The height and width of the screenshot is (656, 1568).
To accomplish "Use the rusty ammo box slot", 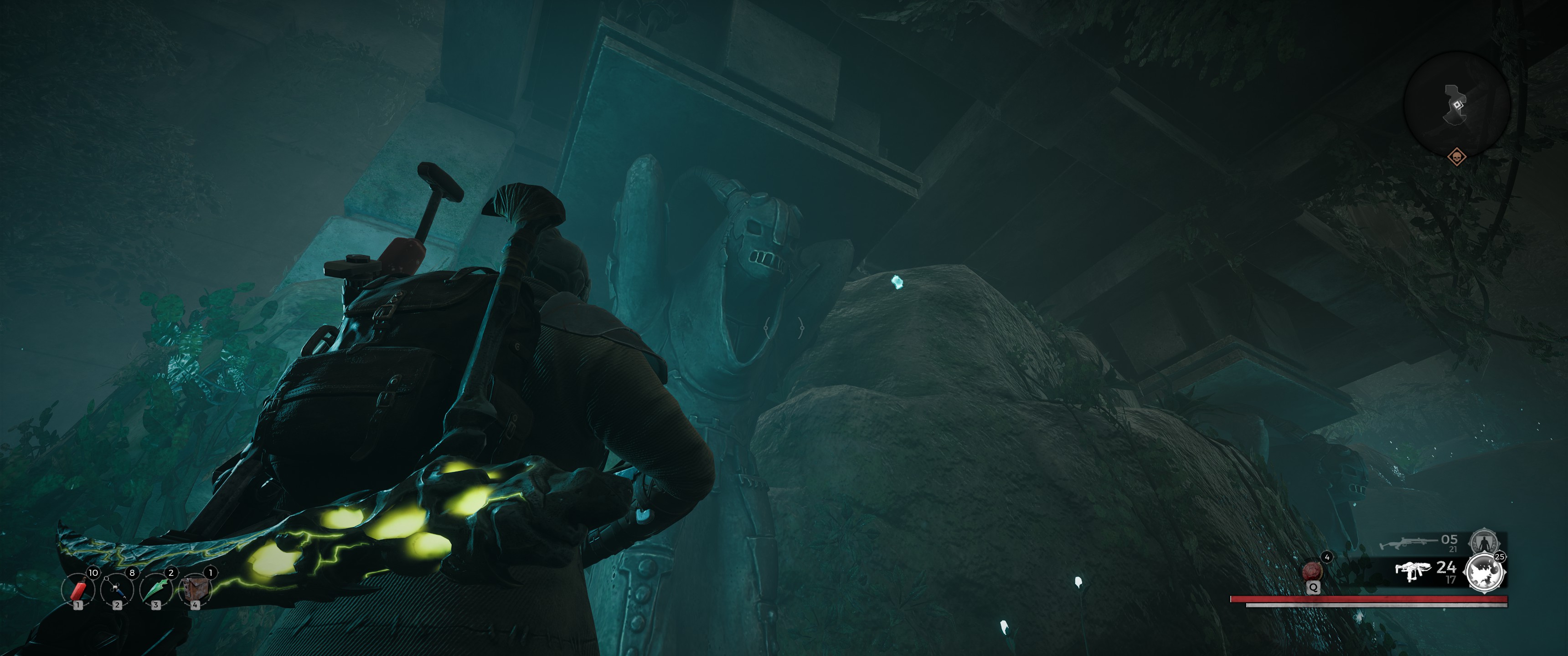I will (195, 589).
